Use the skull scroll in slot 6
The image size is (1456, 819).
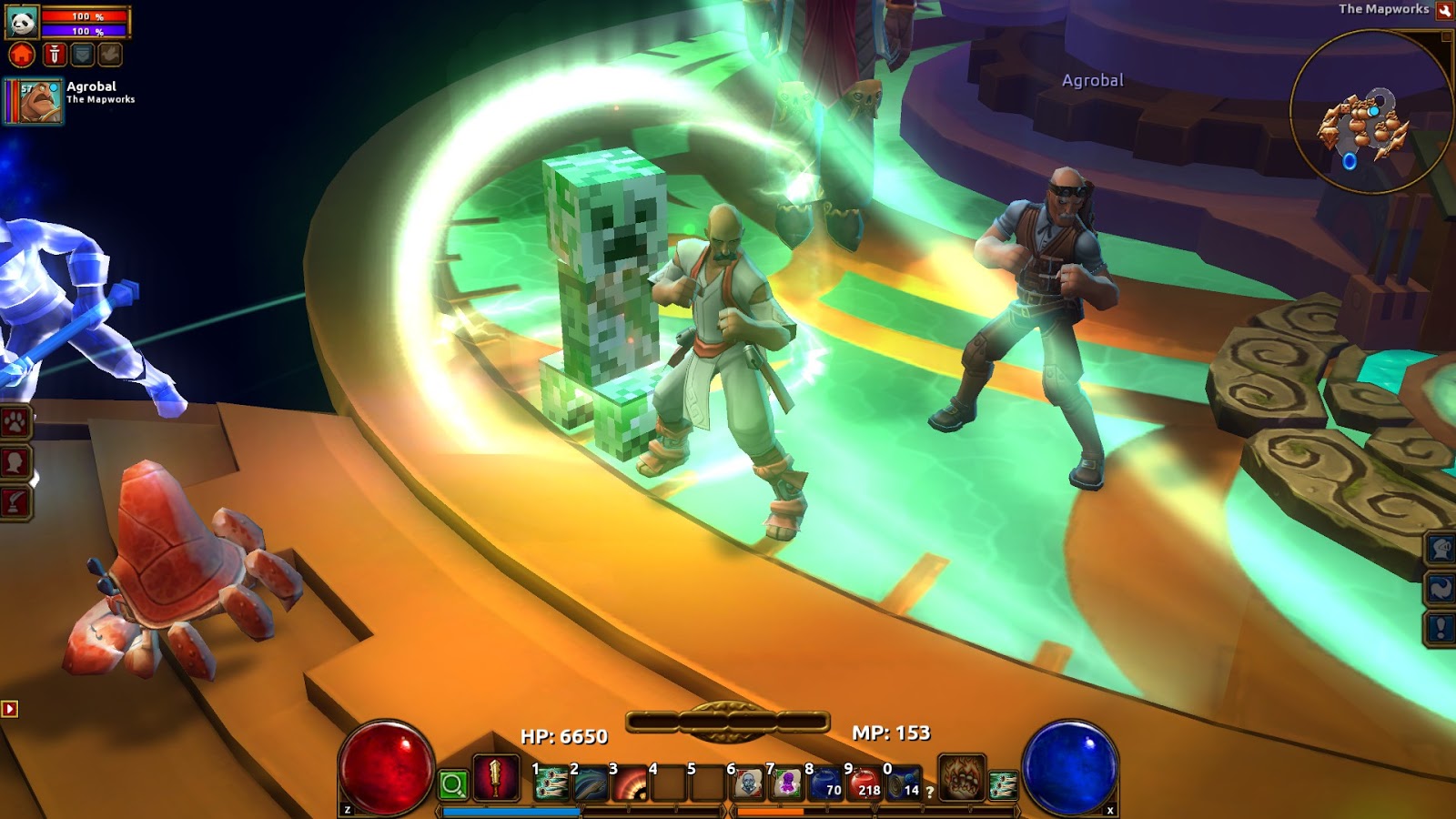click(748, 783)
